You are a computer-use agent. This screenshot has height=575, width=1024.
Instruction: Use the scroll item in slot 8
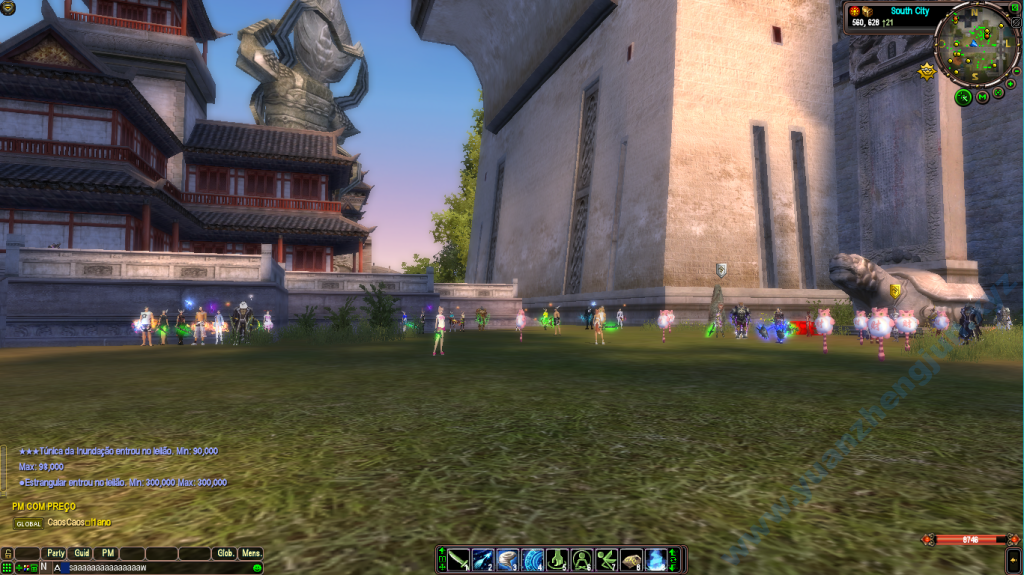click(630, 560)
